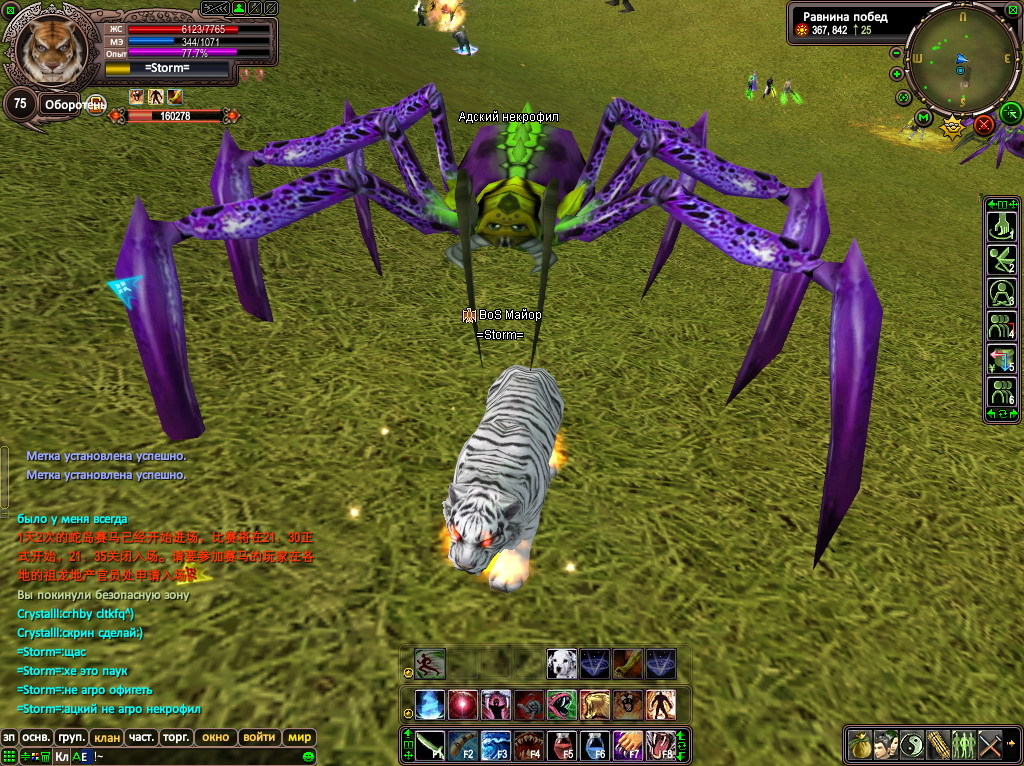Activate the green sword skill on F1
The image size is (1024, 766).
pyautogui.click(x=431, y=745)
